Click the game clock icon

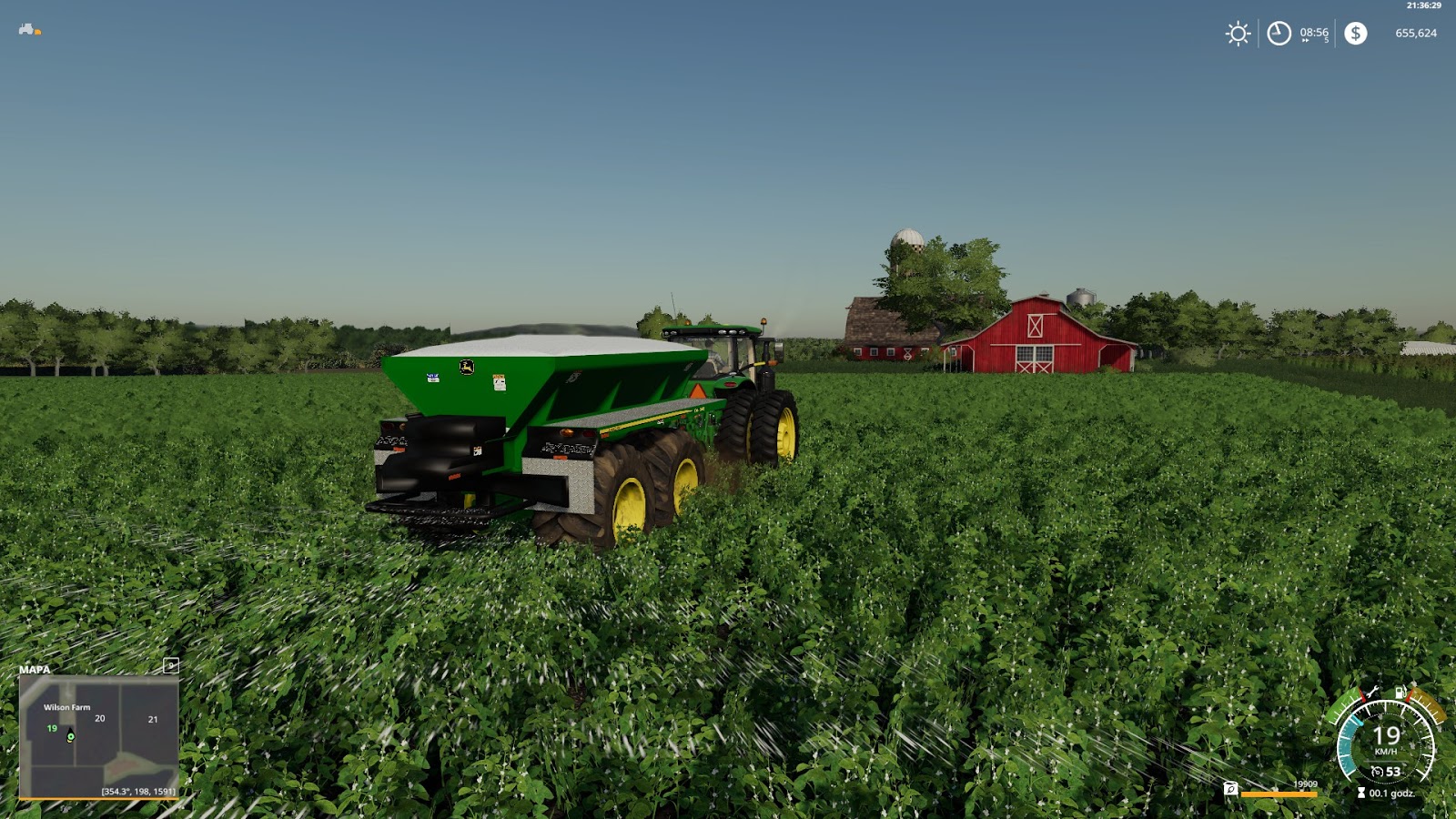click(x=1278, y=34)
